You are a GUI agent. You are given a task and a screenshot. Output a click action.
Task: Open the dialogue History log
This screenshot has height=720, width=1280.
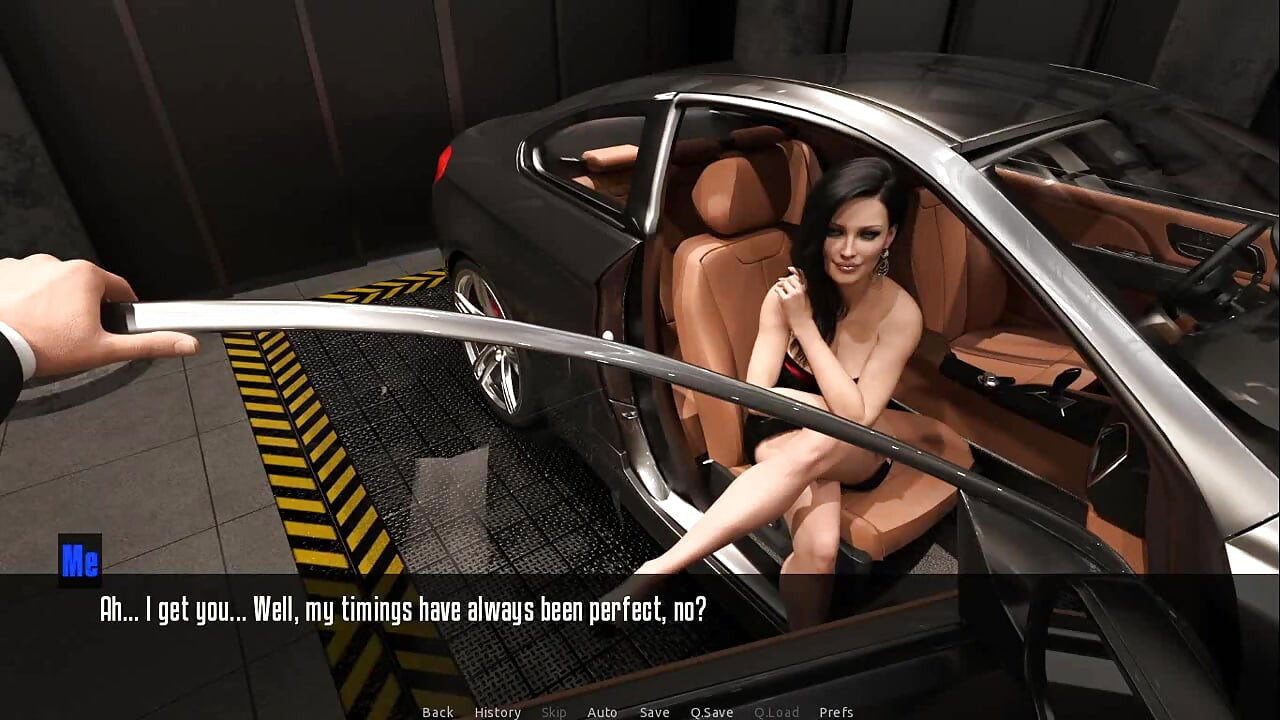(497, 712)
